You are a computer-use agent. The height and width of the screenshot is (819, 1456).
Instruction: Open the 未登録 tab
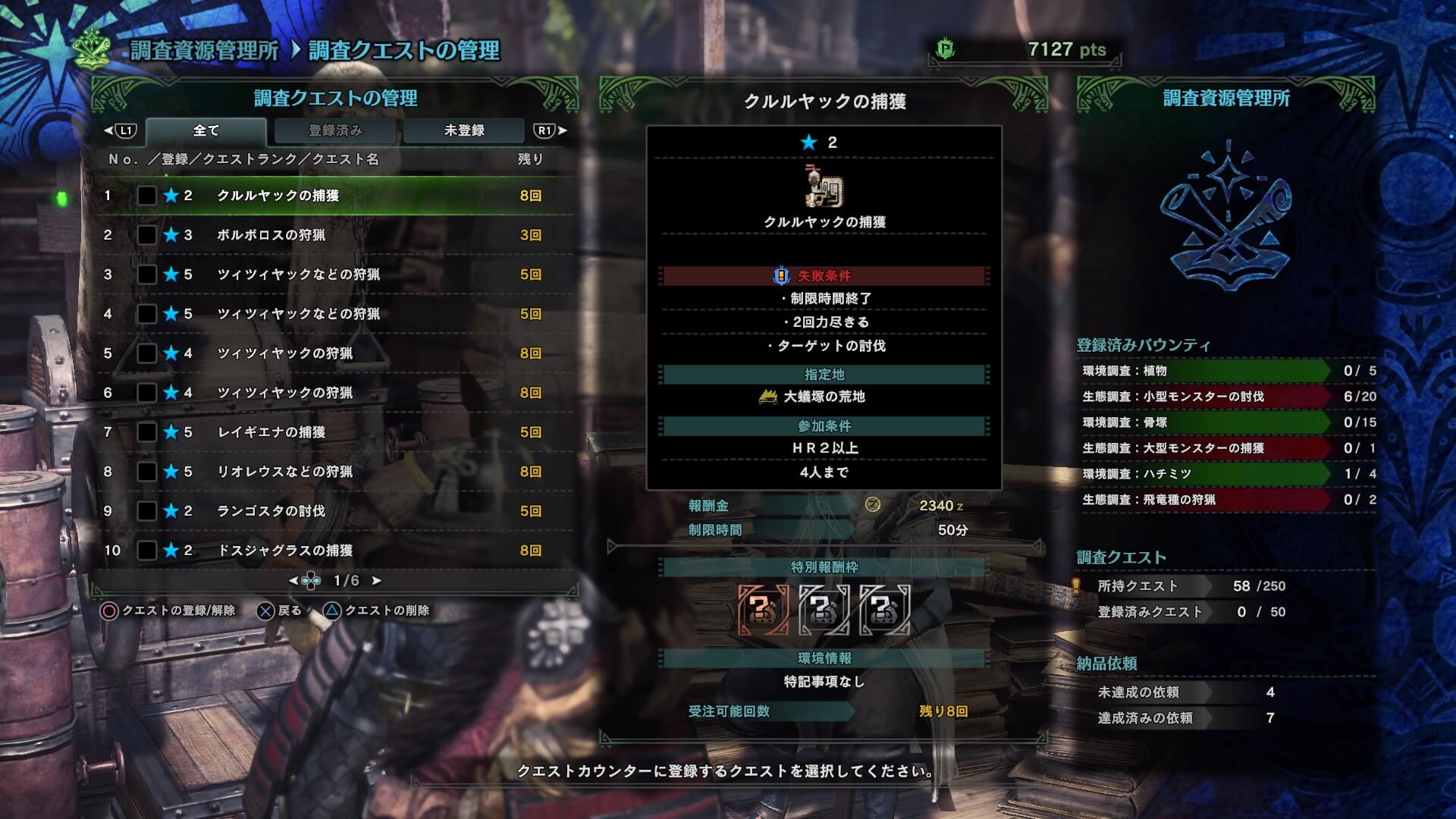pyautogui.click(x=463, y=130)
